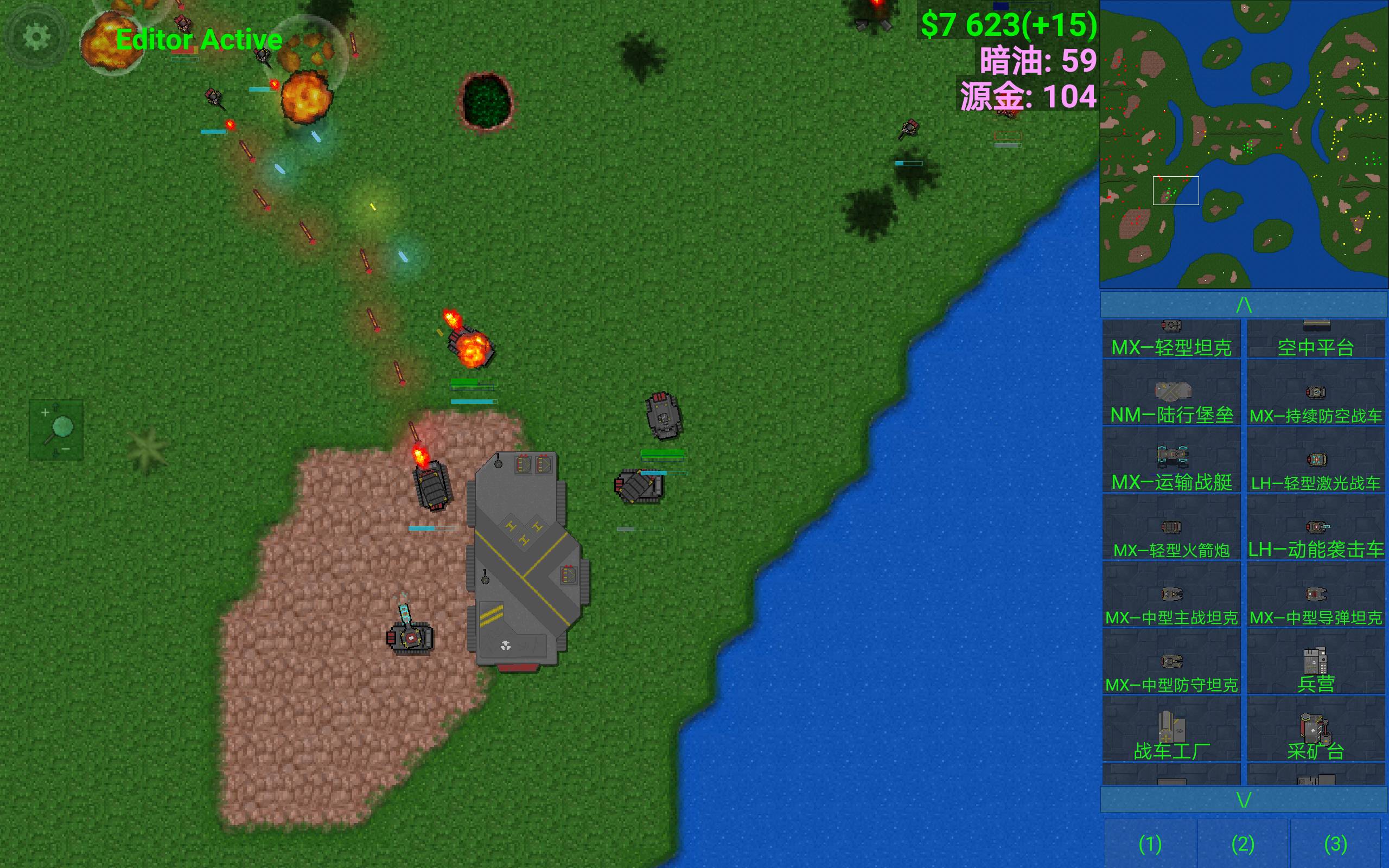Activate control group (2)
Viewport: 1389px width, 868px height.
coord(1243,843)
